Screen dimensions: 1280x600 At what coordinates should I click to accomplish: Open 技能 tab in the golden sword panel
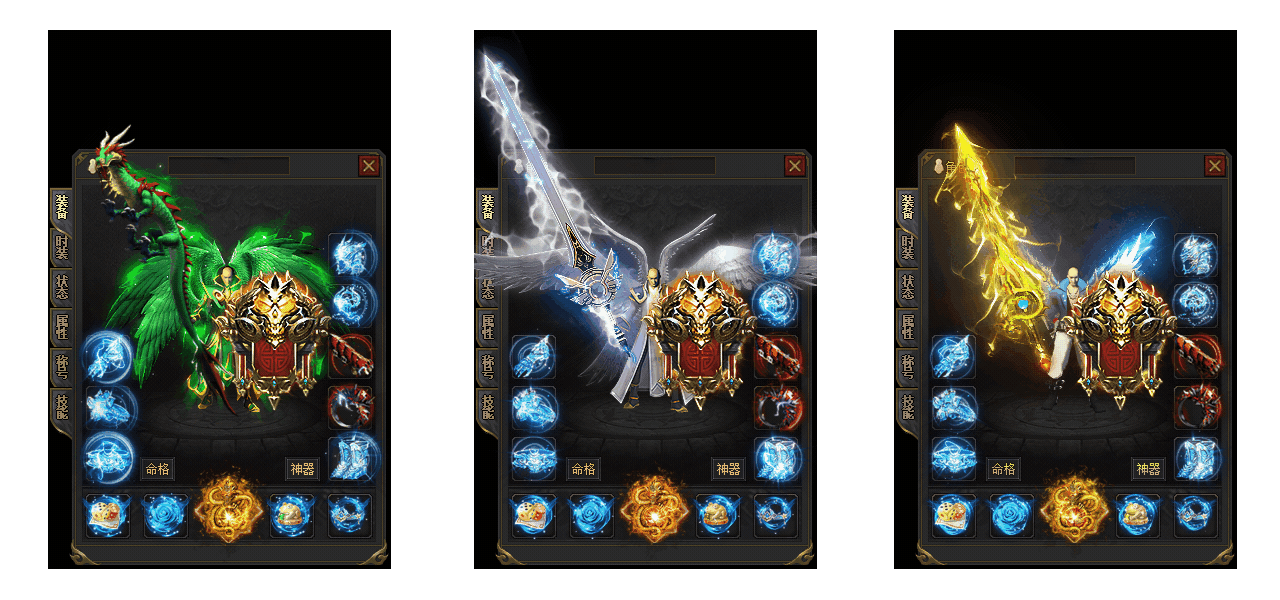(907, 406)
